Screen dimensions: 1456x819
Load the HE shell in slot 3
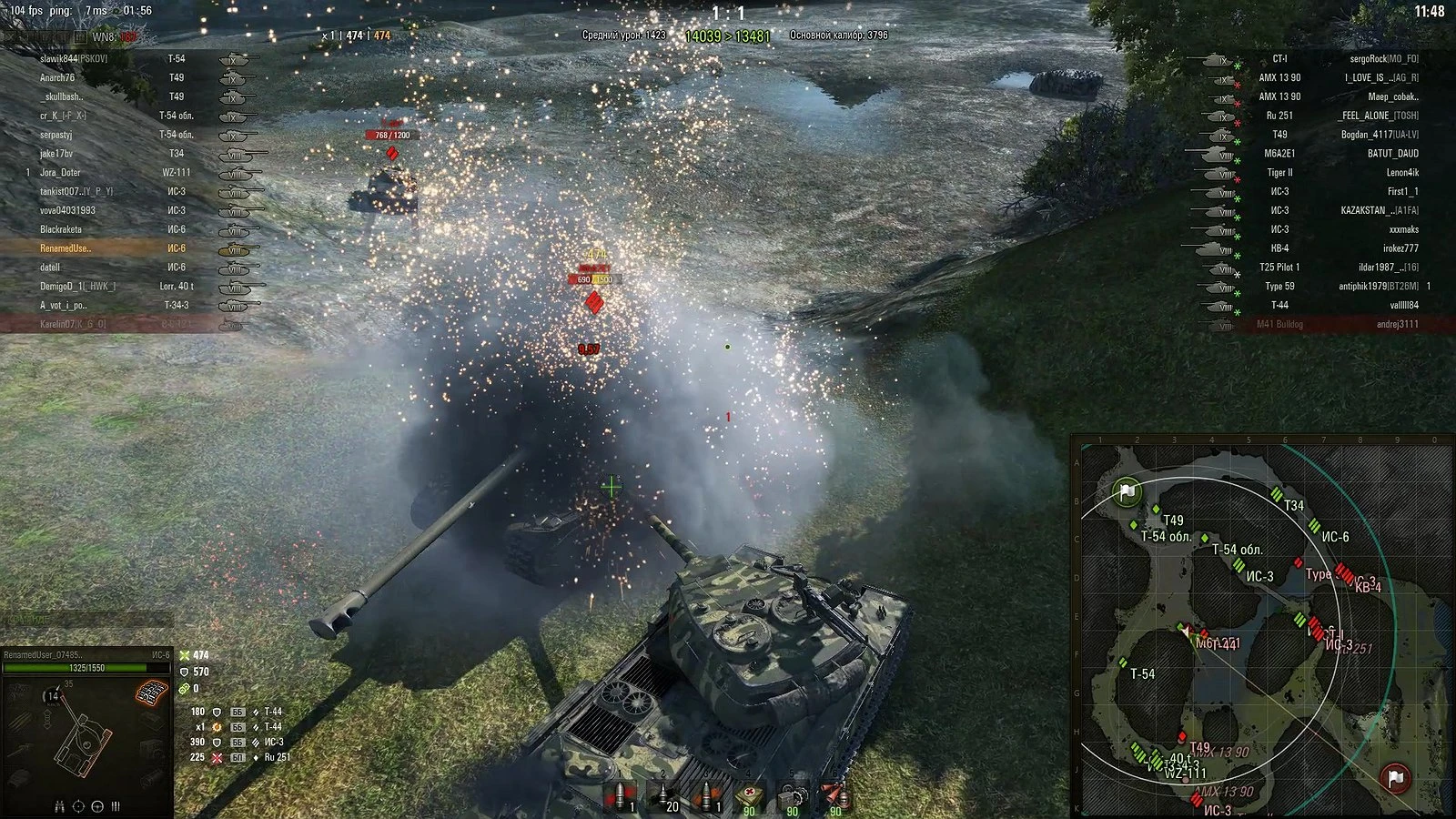point(707,794)
